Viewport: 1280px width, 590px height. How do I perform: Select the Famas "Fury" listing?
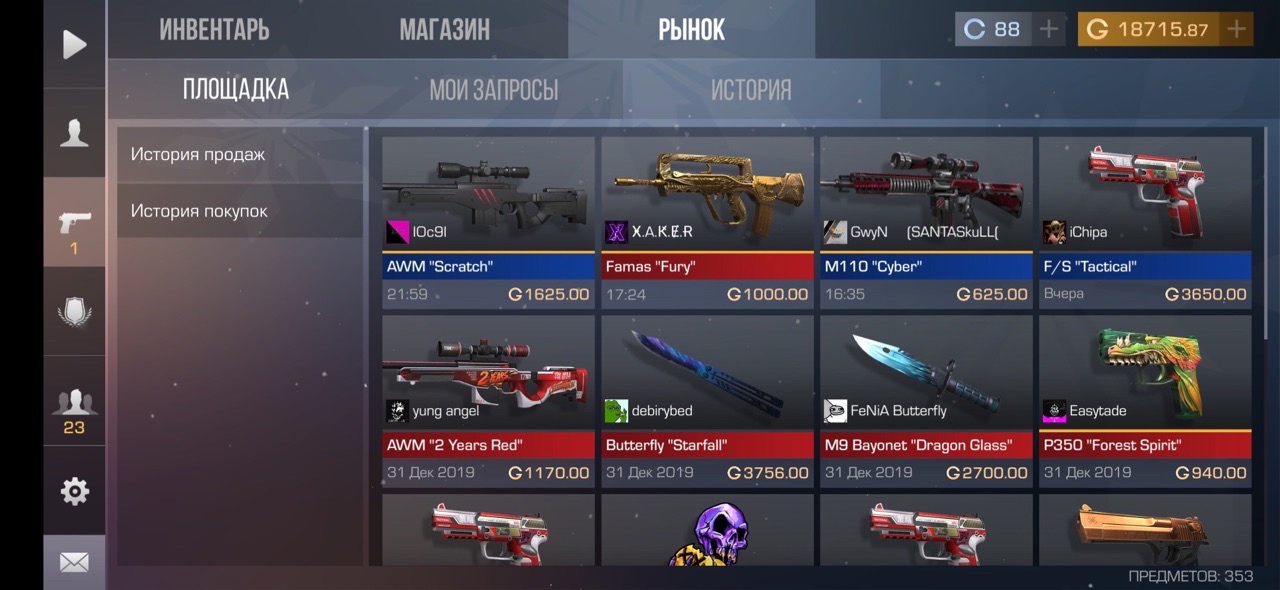(x=707, y=222)
